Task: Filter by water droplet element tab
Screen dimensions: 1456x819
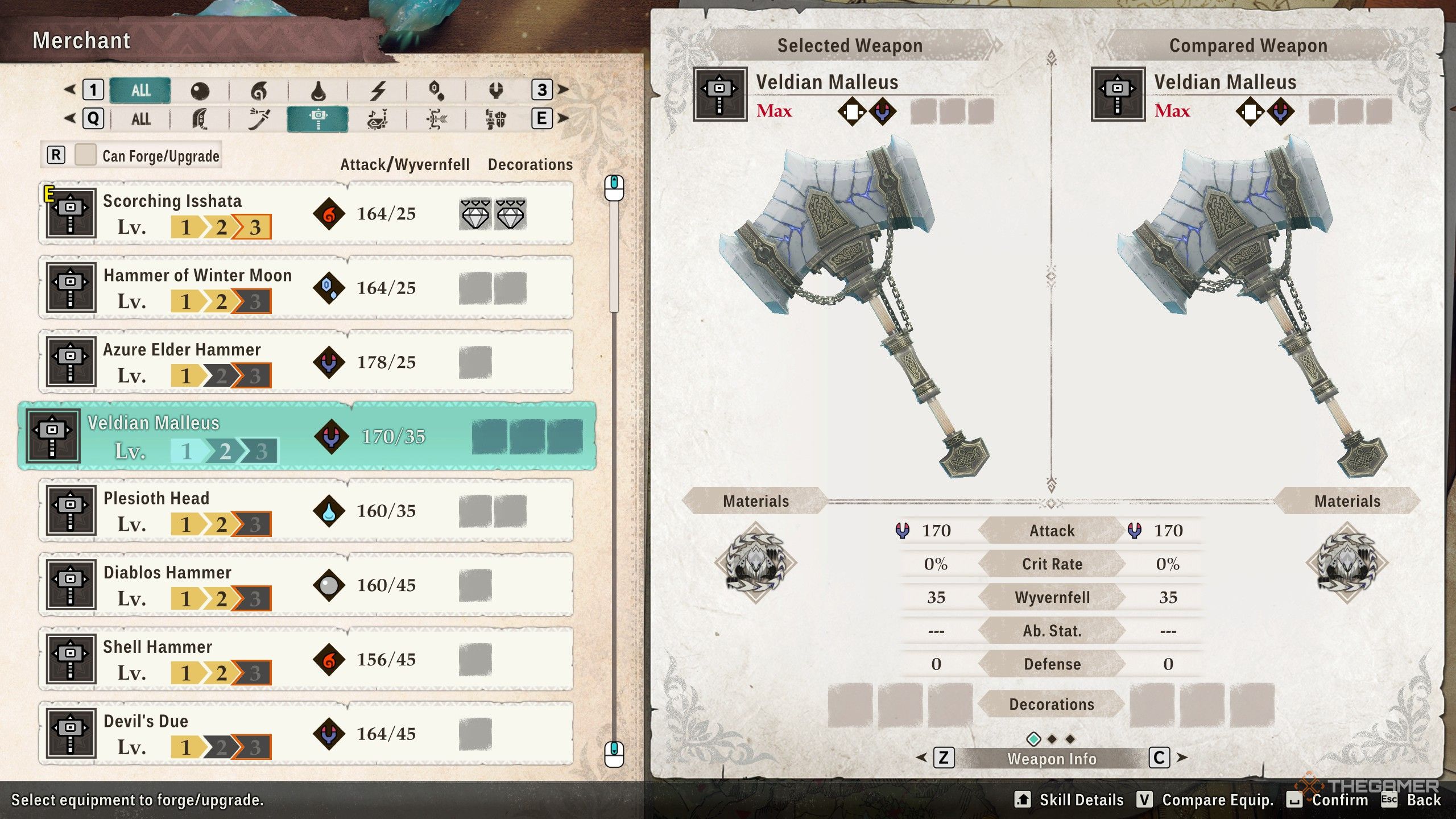Action: [318, 90]
